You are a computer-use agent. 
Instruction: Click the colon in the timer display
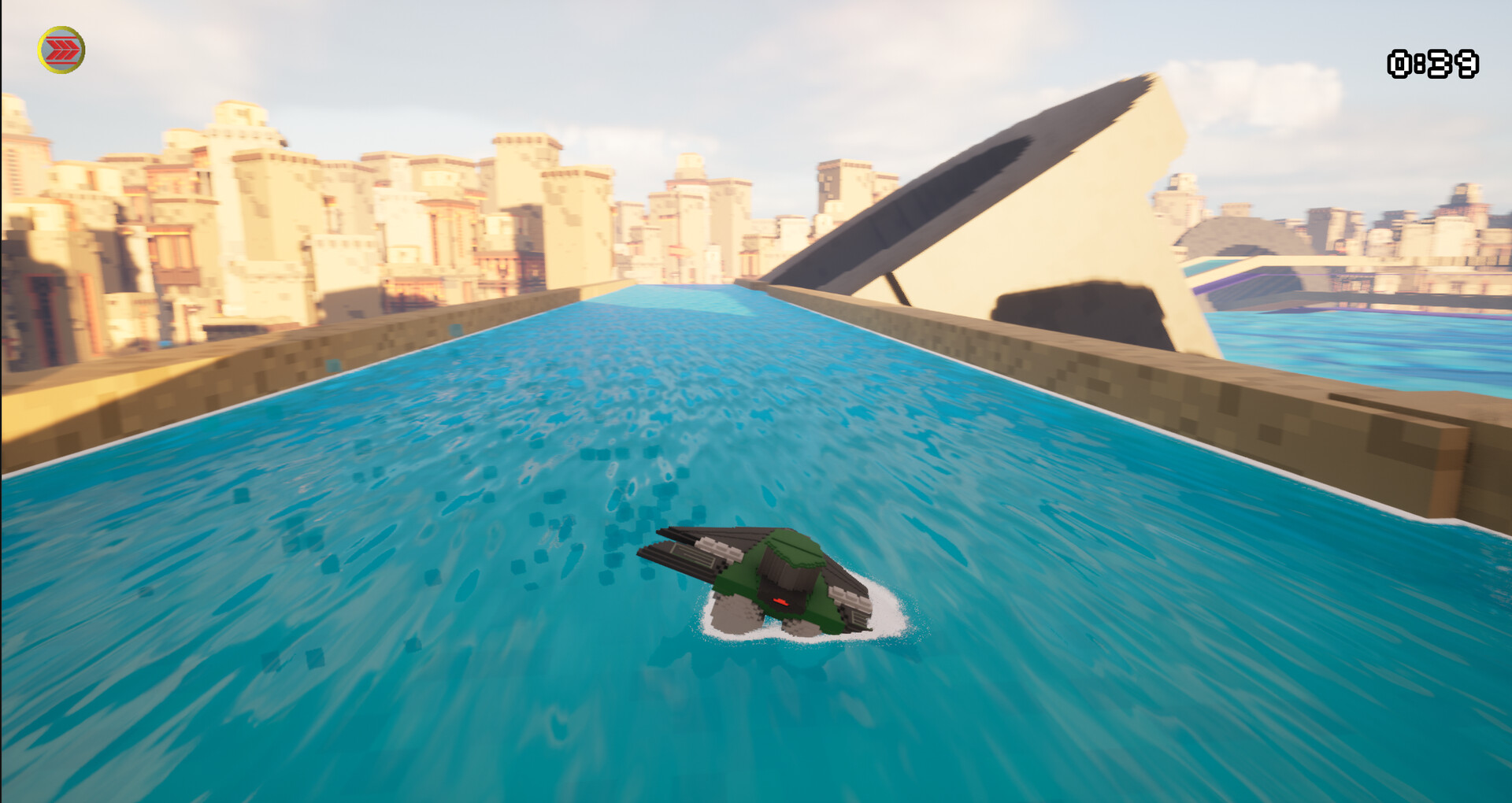tap(1420, 65)
